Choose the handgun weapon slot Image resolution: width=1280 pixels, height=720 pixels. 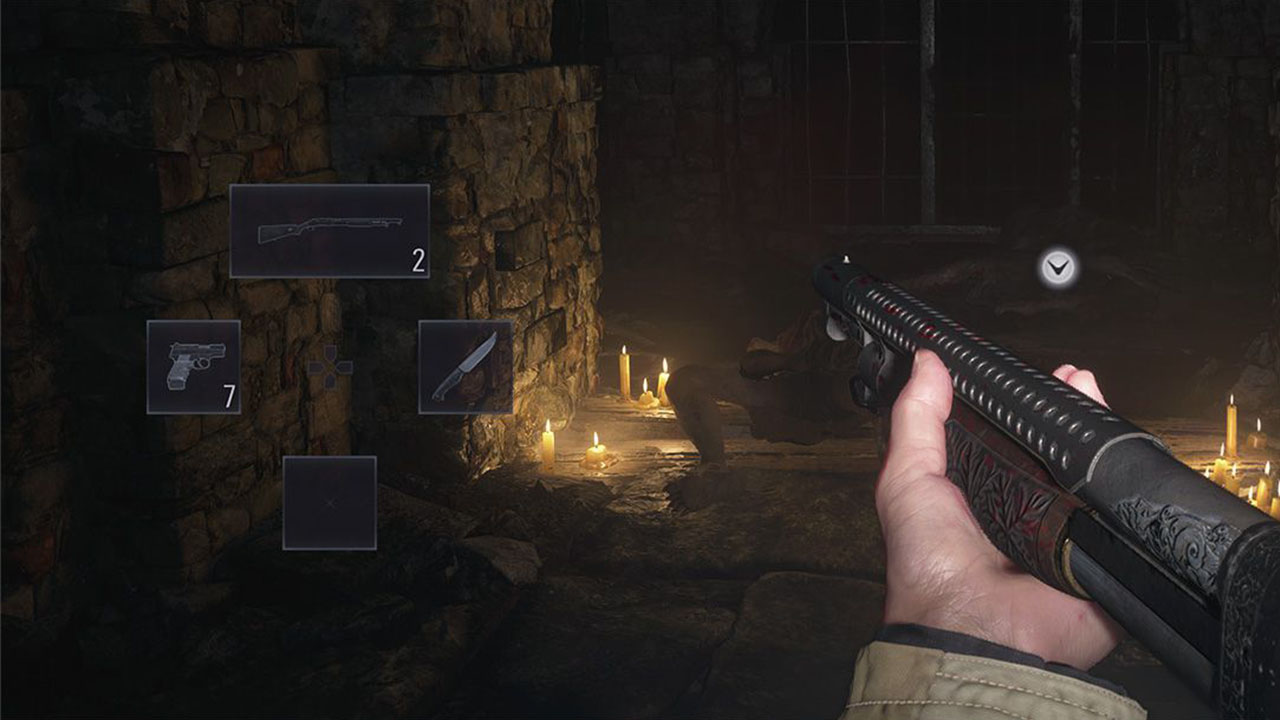point(193,367)
